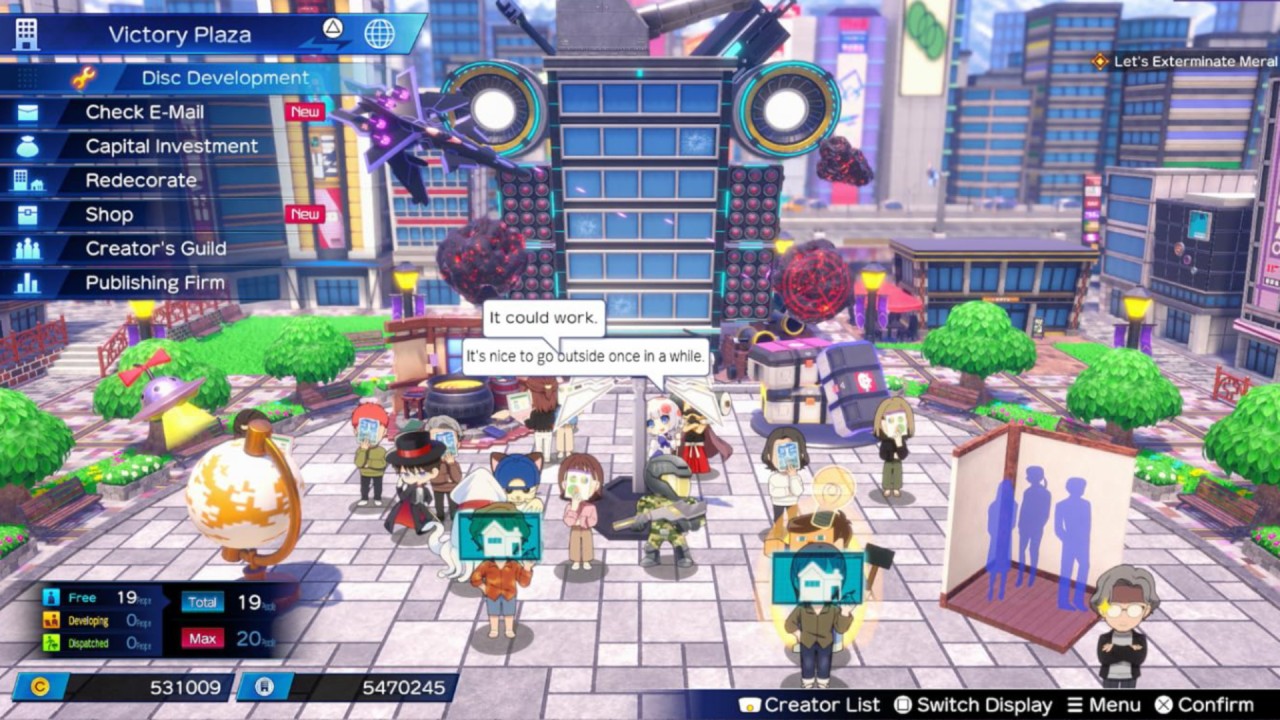Select the building icon next to Victory Plaza
1280x720 pixels.
24,33
